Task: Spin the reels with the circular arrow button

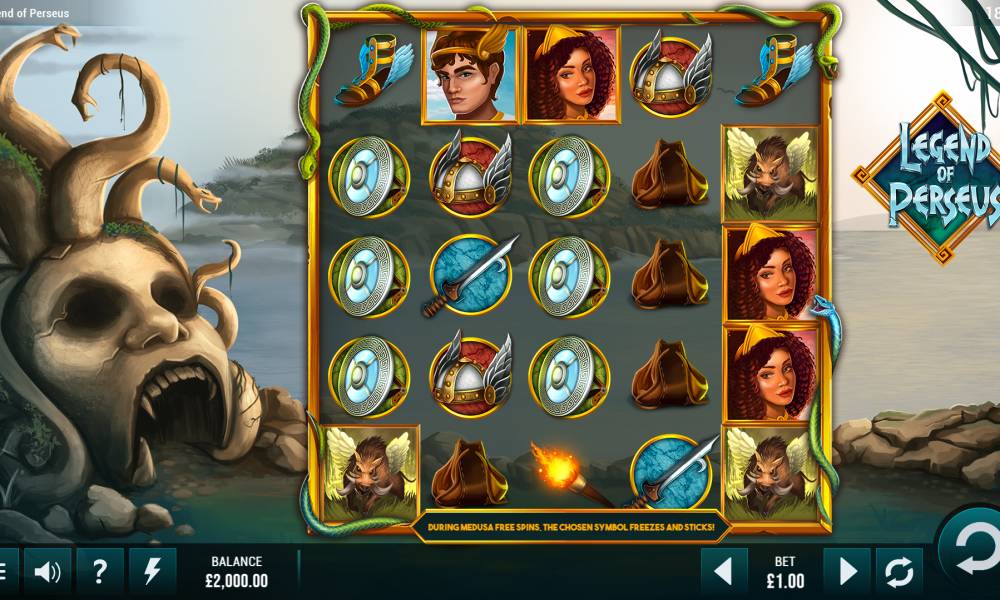Action: 973,547
